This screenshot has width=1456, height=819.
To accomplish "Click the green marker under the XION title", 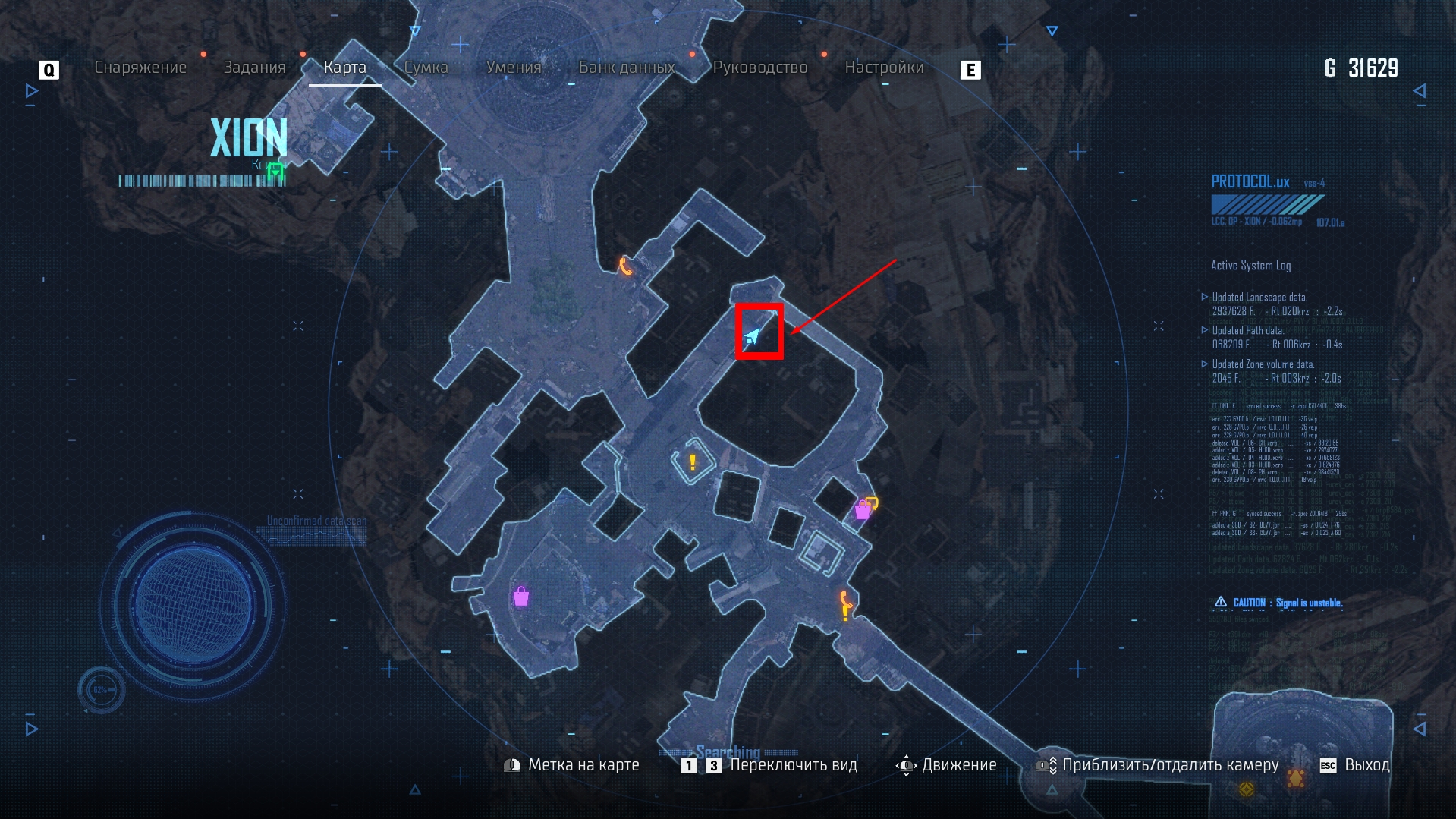I will [275, 171].
